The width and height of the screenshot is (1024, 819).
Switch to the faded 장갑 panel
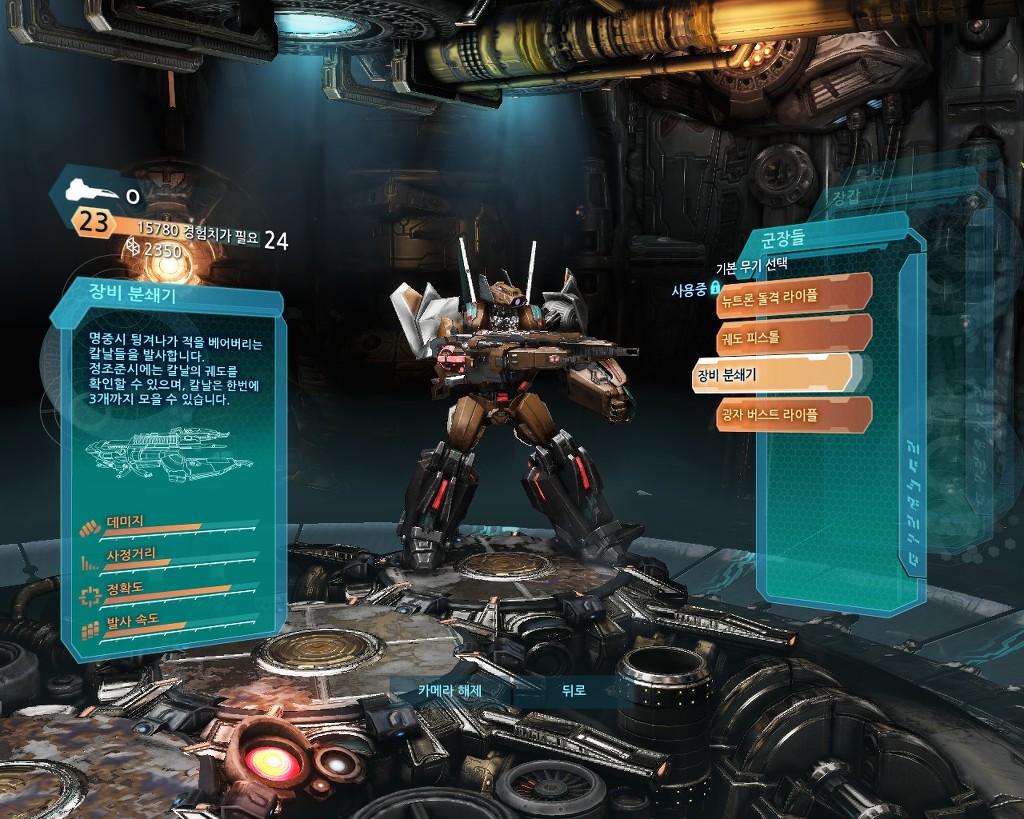(x=846, y=198)
